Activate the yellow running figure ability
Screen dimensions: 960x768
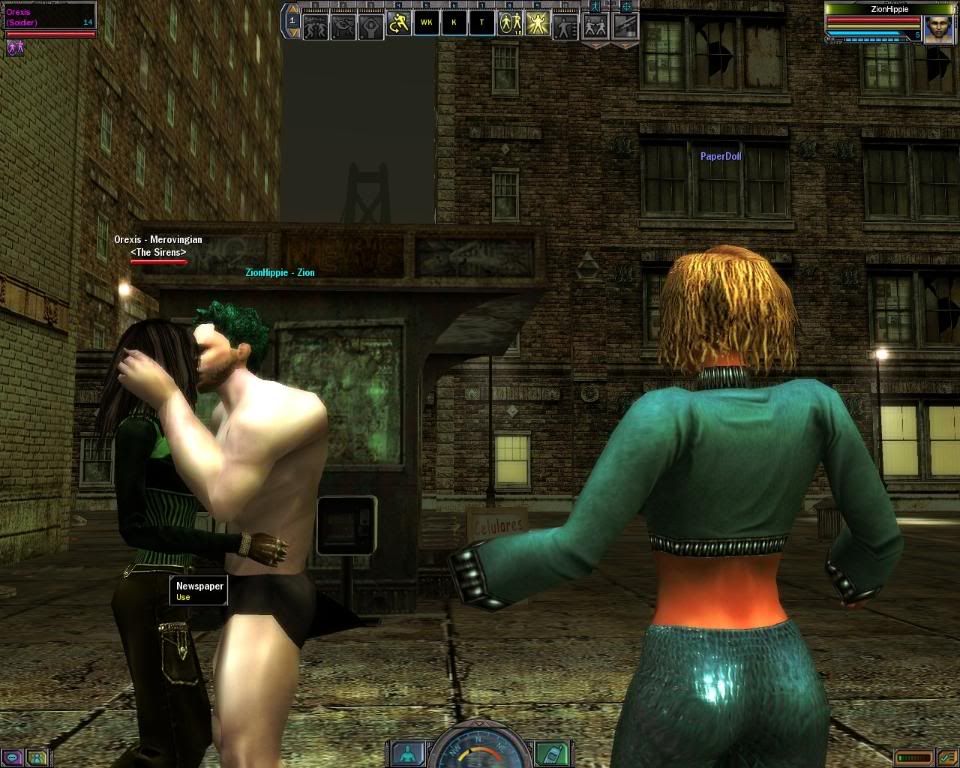(x=399, y=23)
